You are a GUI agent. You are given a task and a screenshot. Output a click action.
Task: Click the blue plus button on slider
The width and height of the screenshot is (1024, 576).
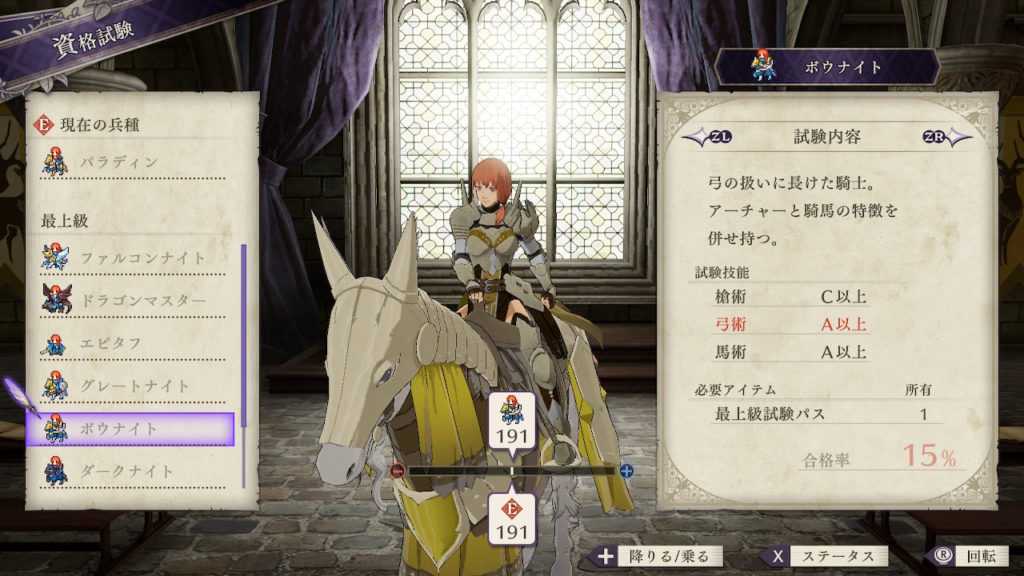point(627,470)
